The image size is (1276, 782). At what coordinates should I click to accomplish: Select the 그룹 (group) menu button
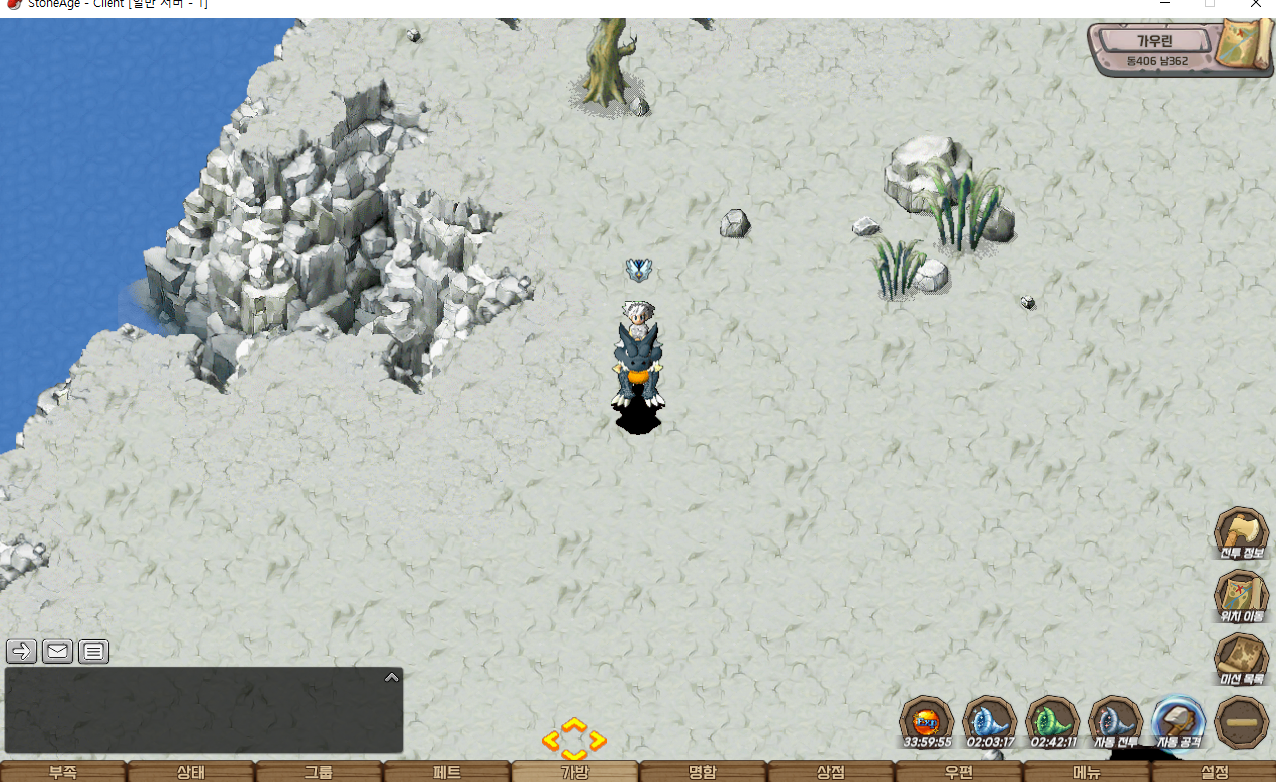coord(319,772)
